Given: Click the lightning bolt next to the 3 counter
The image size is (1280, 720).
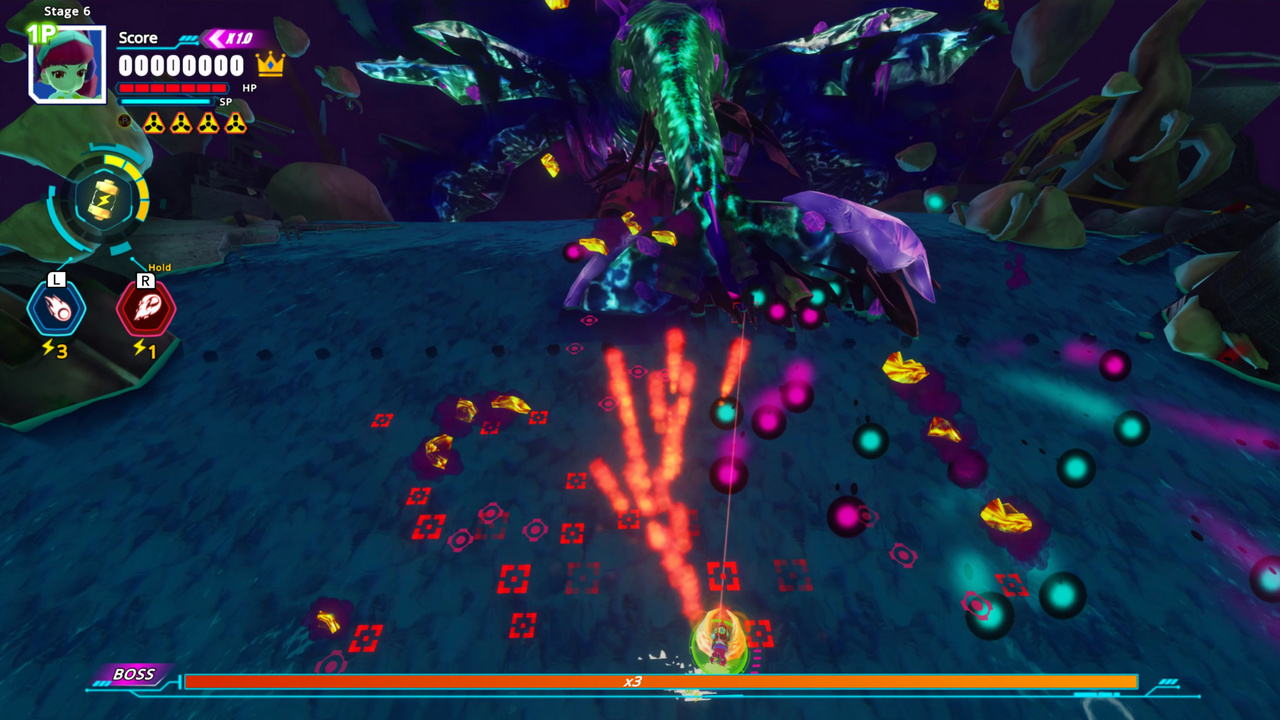Looking at the screenshot, I should click(47, 347).
